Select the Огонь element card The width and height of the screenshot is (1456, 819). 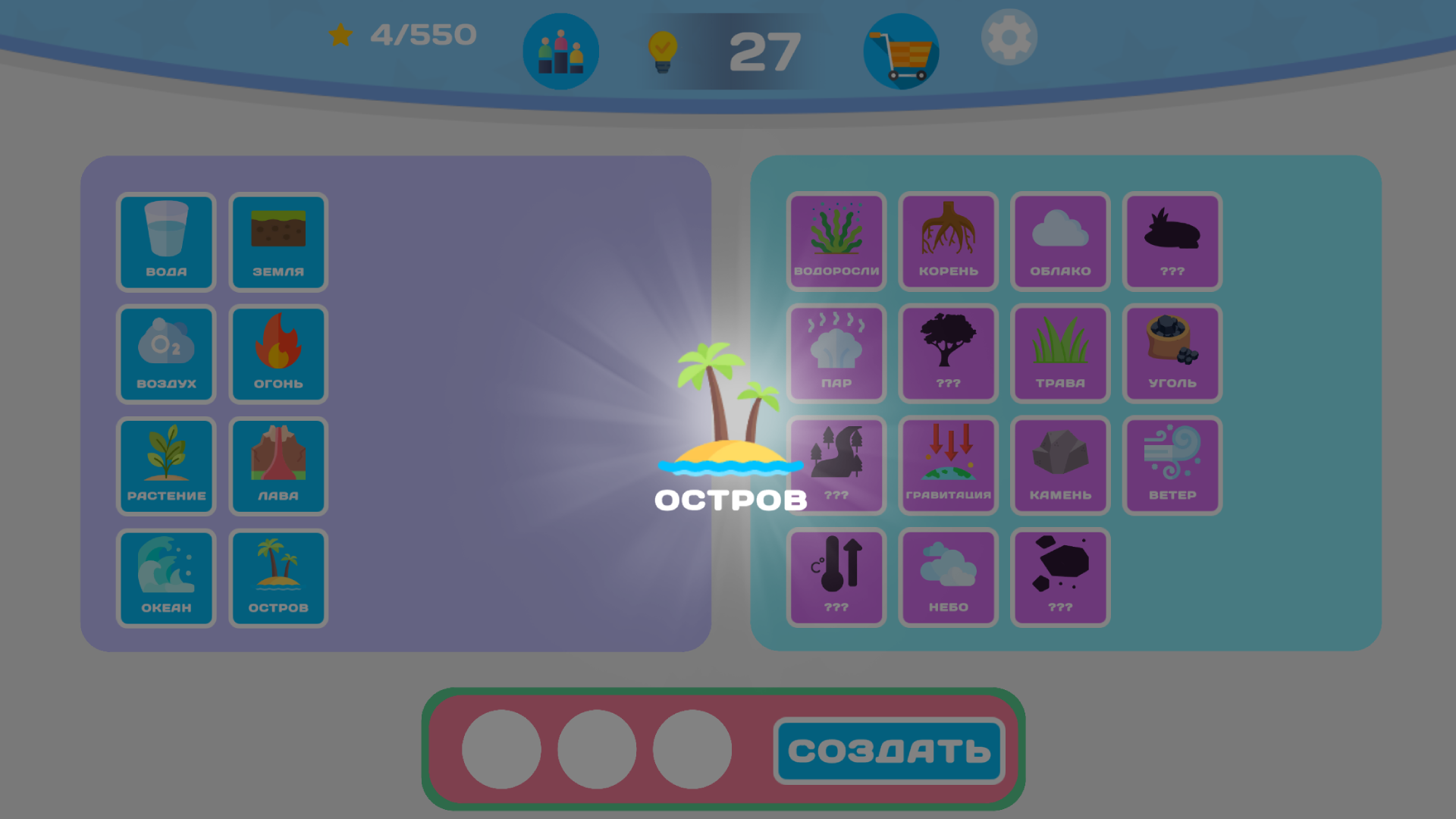coord(278,353)
